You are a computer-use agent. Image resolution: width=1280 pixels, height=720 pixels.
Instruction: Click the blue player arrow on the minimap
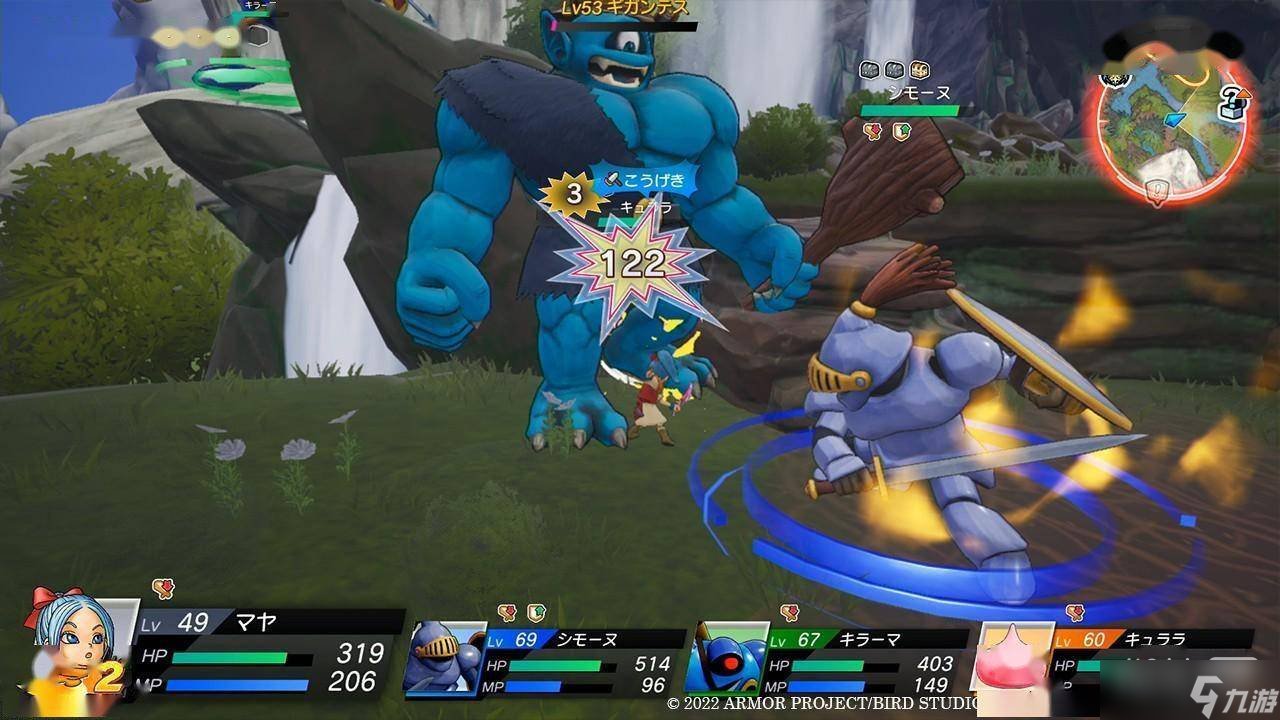click(1175, 119)
